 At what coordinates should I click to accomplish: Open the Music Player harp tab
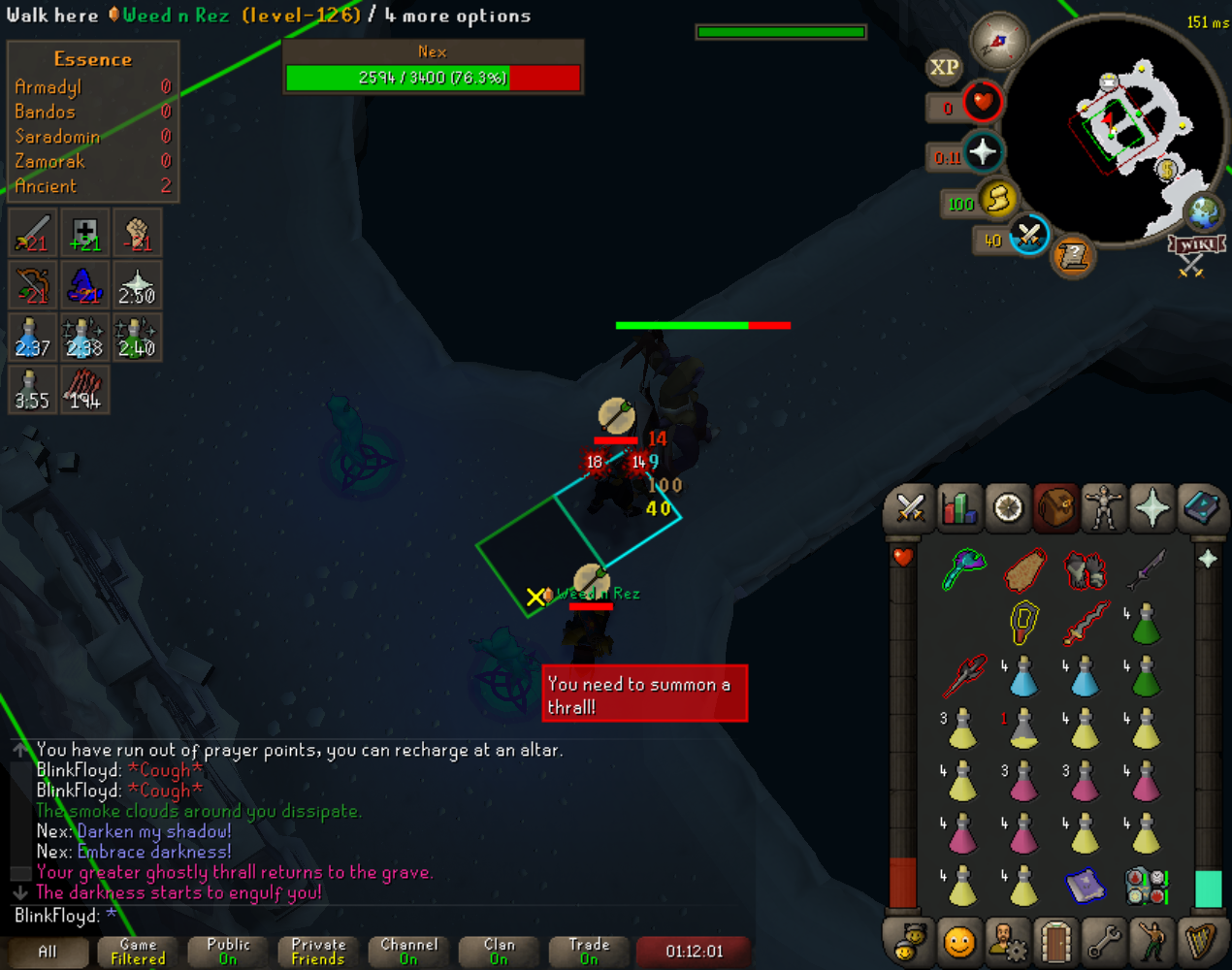1200,941
